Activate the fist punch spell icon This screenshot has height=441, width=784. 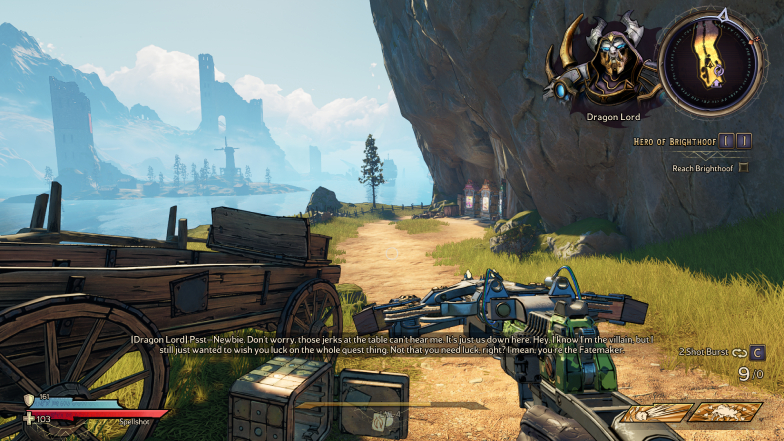pos(657,412)
